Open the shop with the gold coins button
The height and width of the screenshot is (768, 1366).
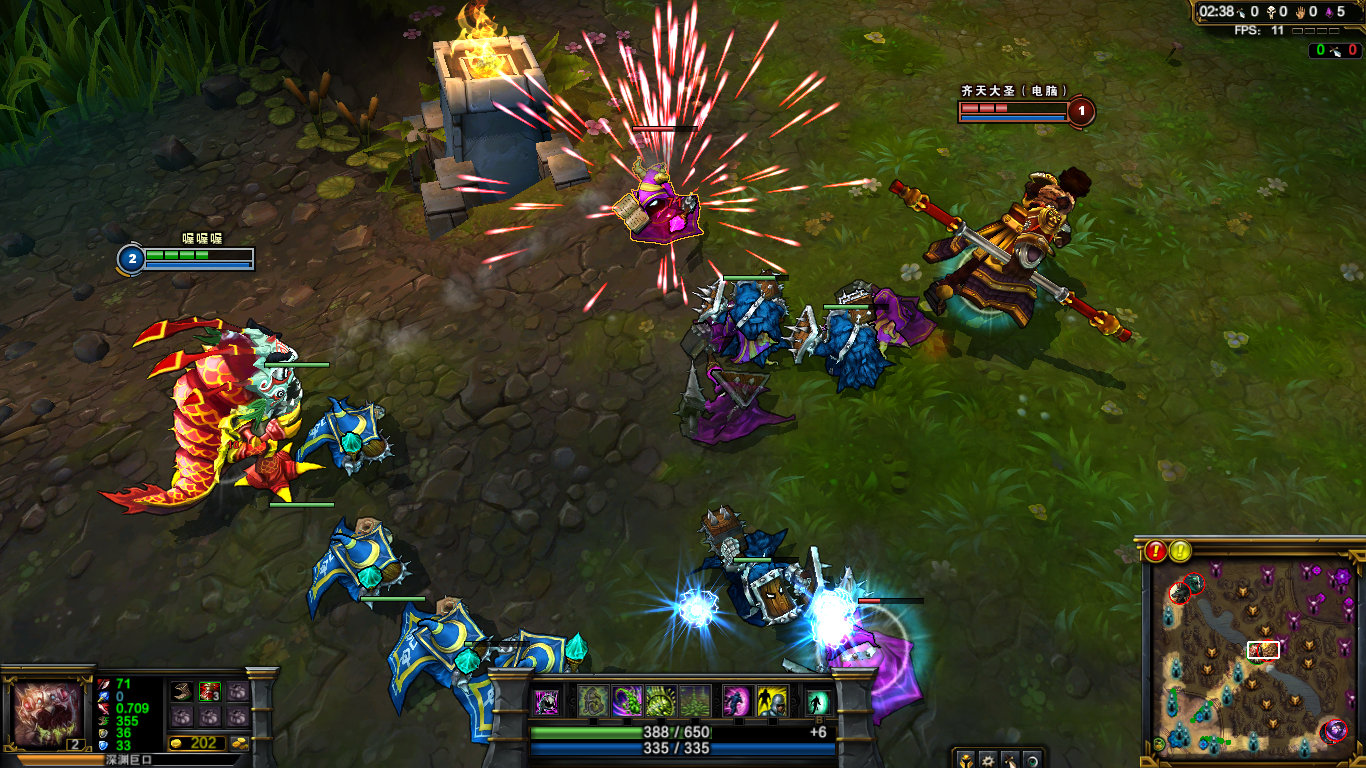pyautogui.click(x=240, y=744)
